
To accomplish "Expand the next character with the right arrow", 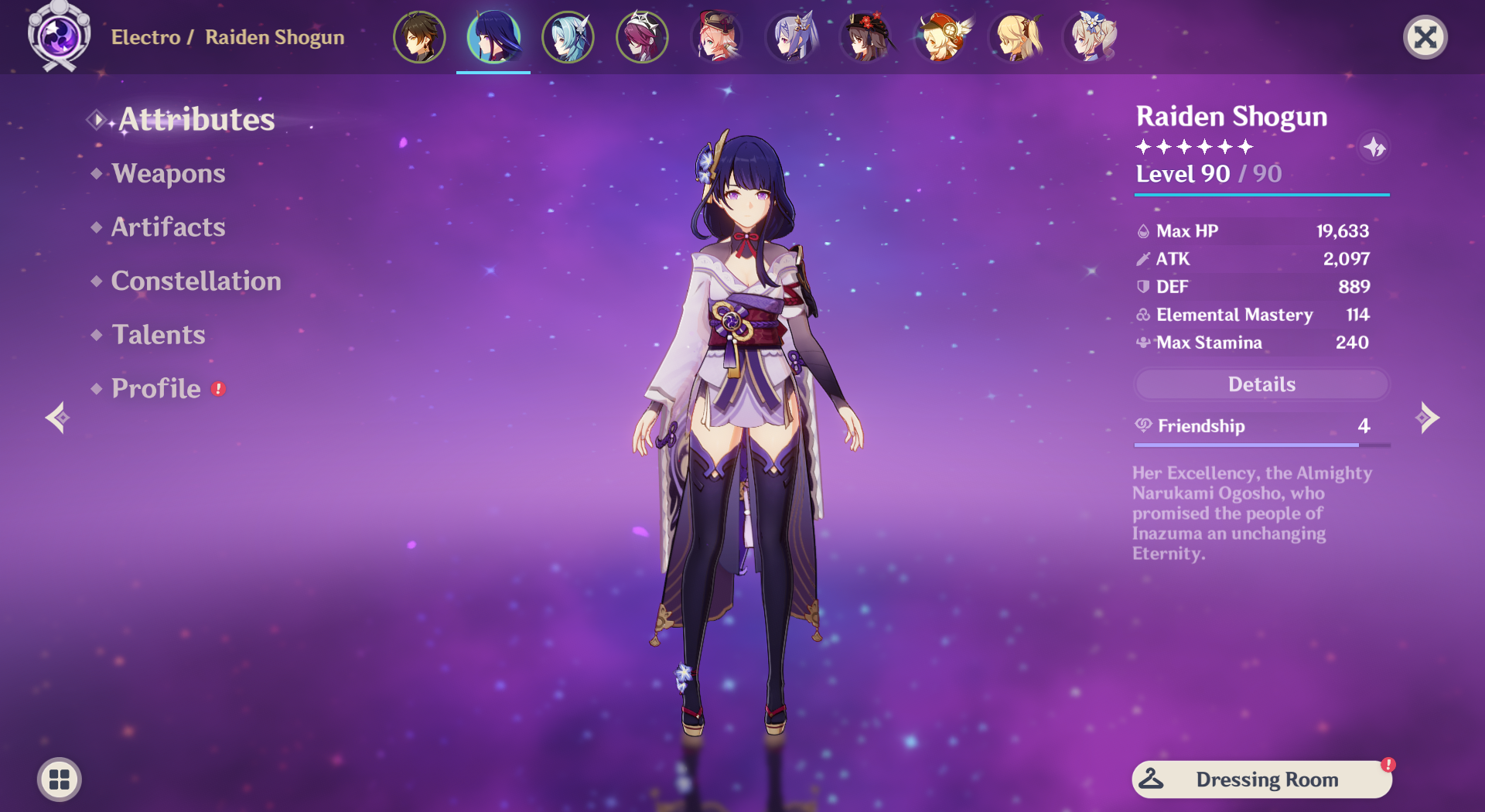I will [1427, 418].
